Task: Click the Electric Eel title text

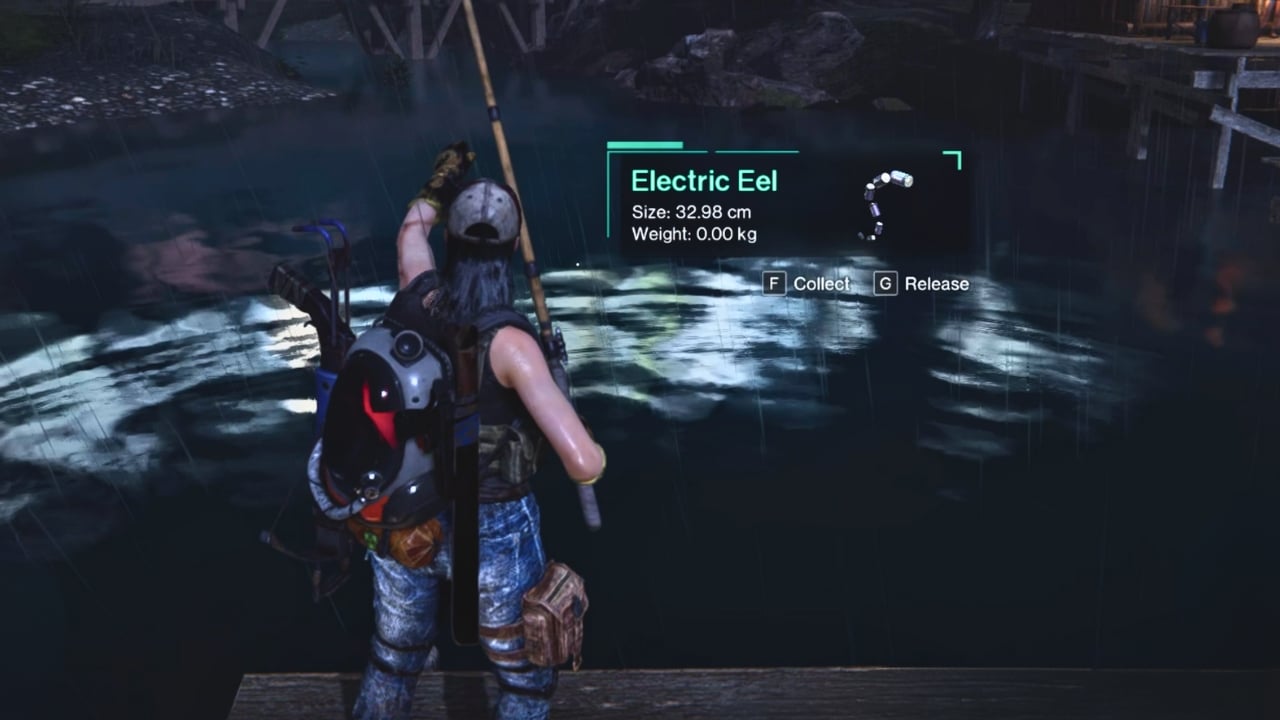Action: pos(704,181)
